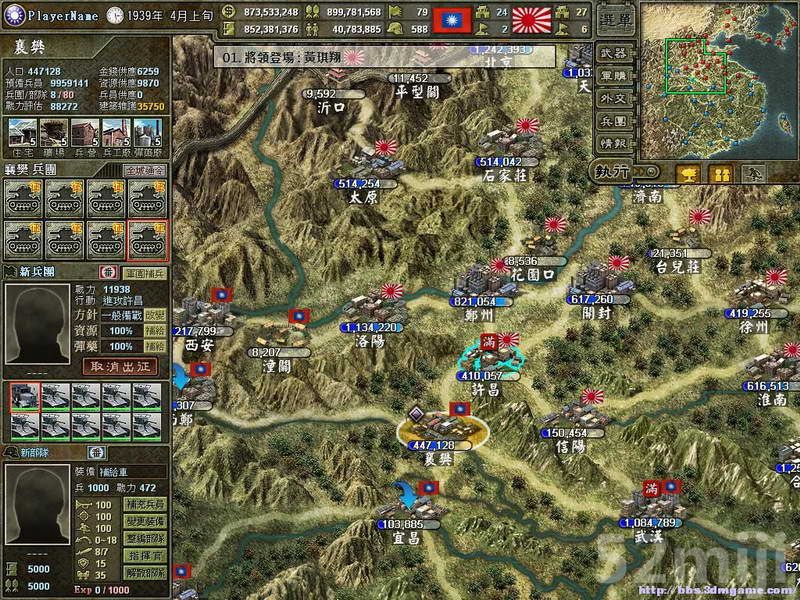Select the red-highlighted supply truck unit

23,398
